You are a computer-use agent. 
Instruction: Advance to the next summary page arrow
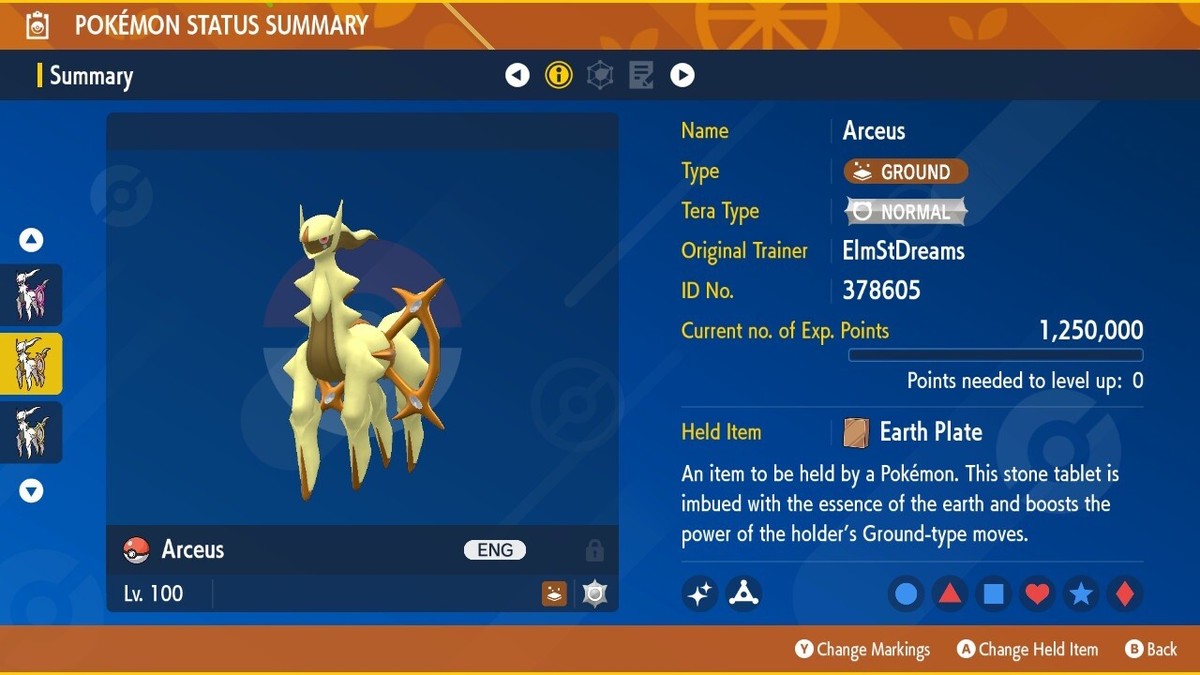pyautogui.click(x=682, y=75)
